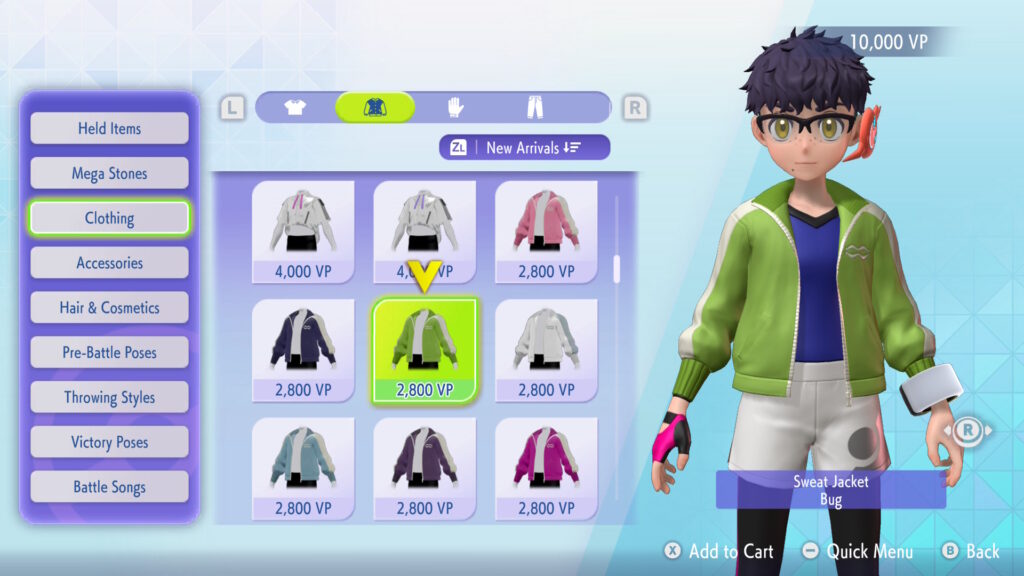Select the Mega Stones category

[x=109, y=173]
